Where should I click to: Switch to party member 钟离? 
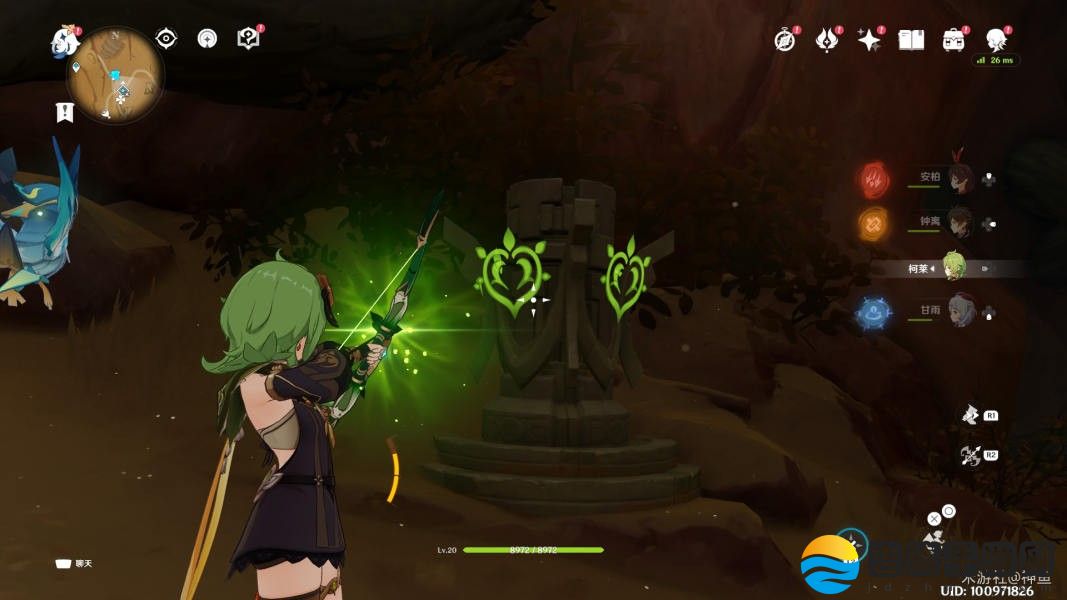click(x=960, y=222)
